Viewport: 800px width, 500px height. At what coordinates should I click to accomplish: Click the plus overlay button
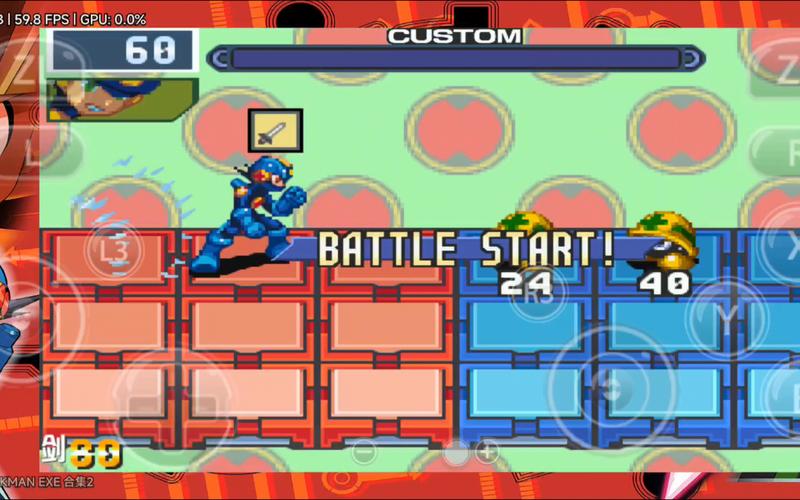[x=487, y=452]
